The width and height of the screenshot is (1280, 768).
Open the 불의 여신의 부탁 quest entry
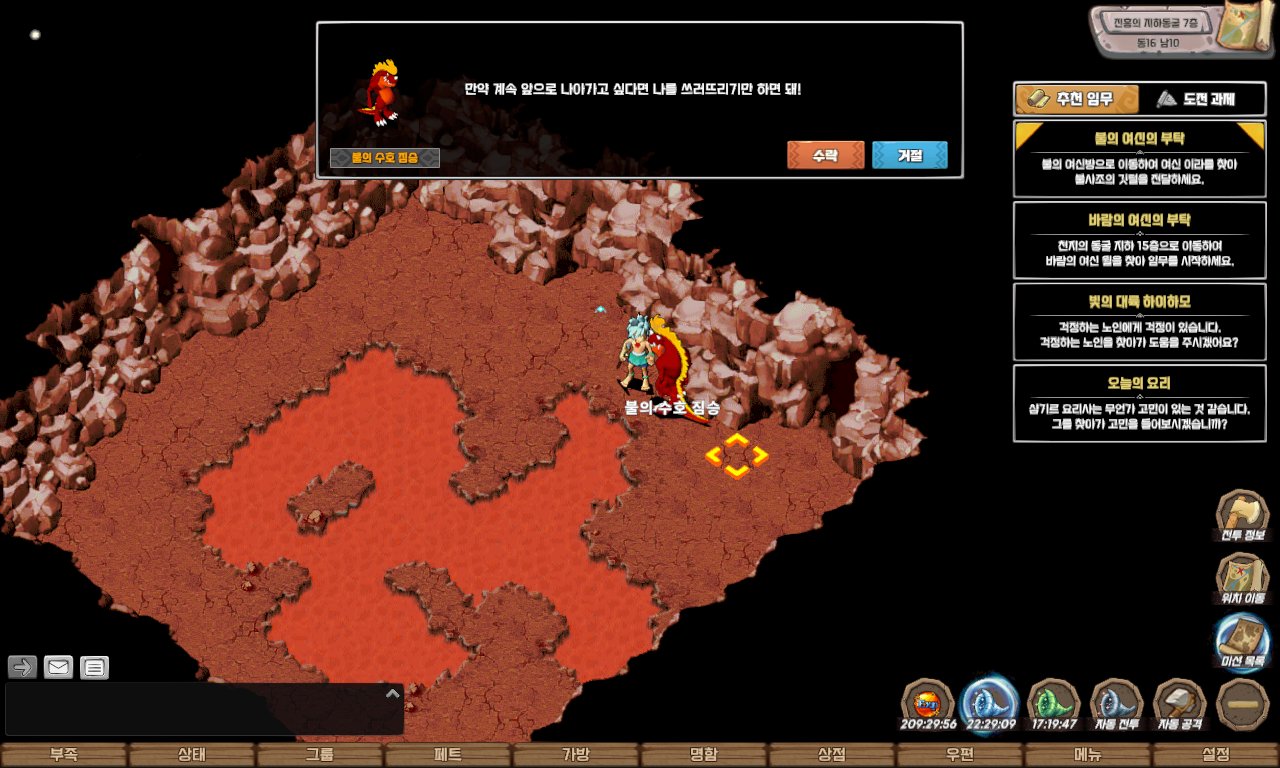point(1139,160)
